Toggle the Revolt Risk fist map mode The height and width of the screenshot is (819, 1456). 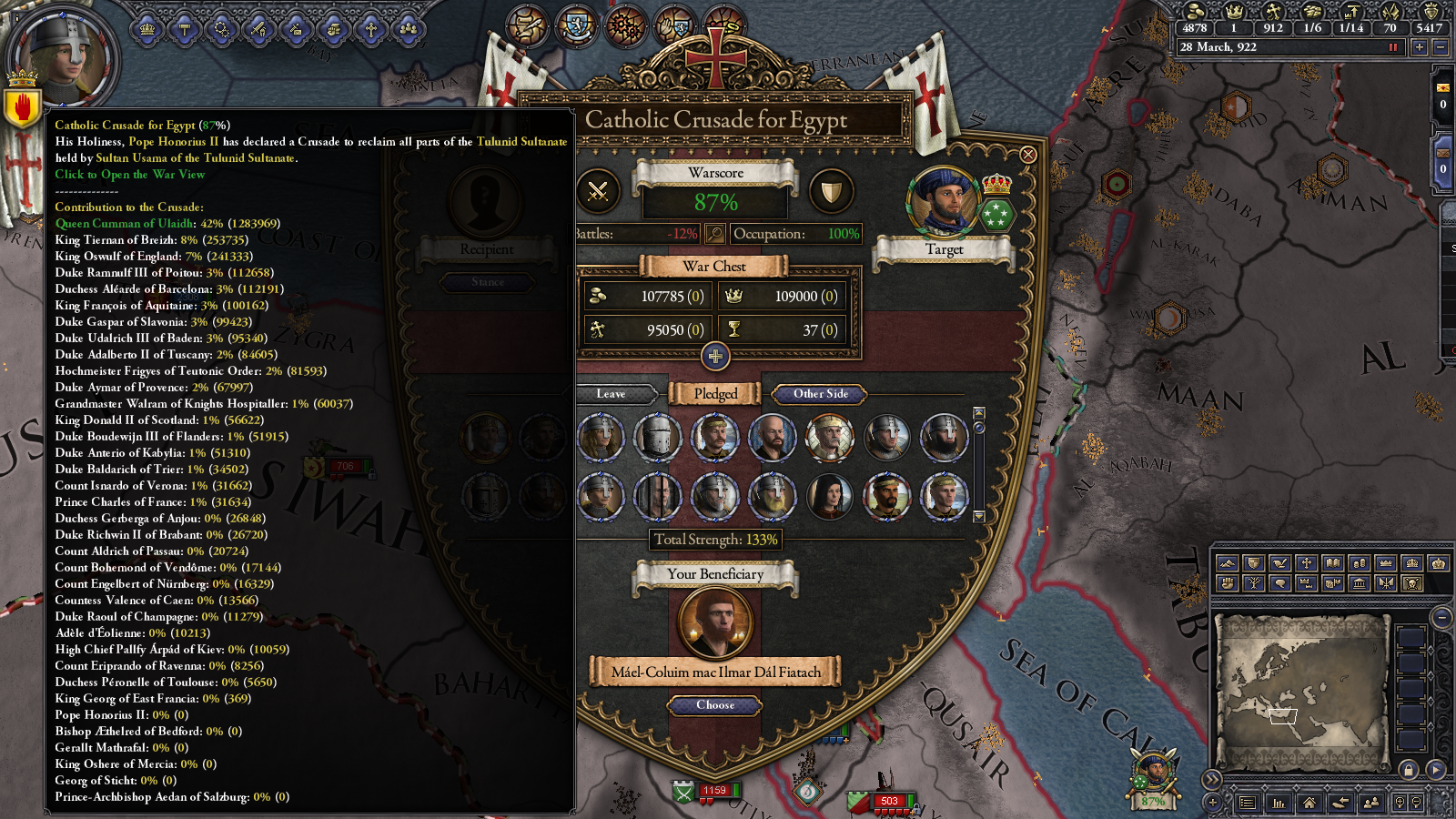1227,582
